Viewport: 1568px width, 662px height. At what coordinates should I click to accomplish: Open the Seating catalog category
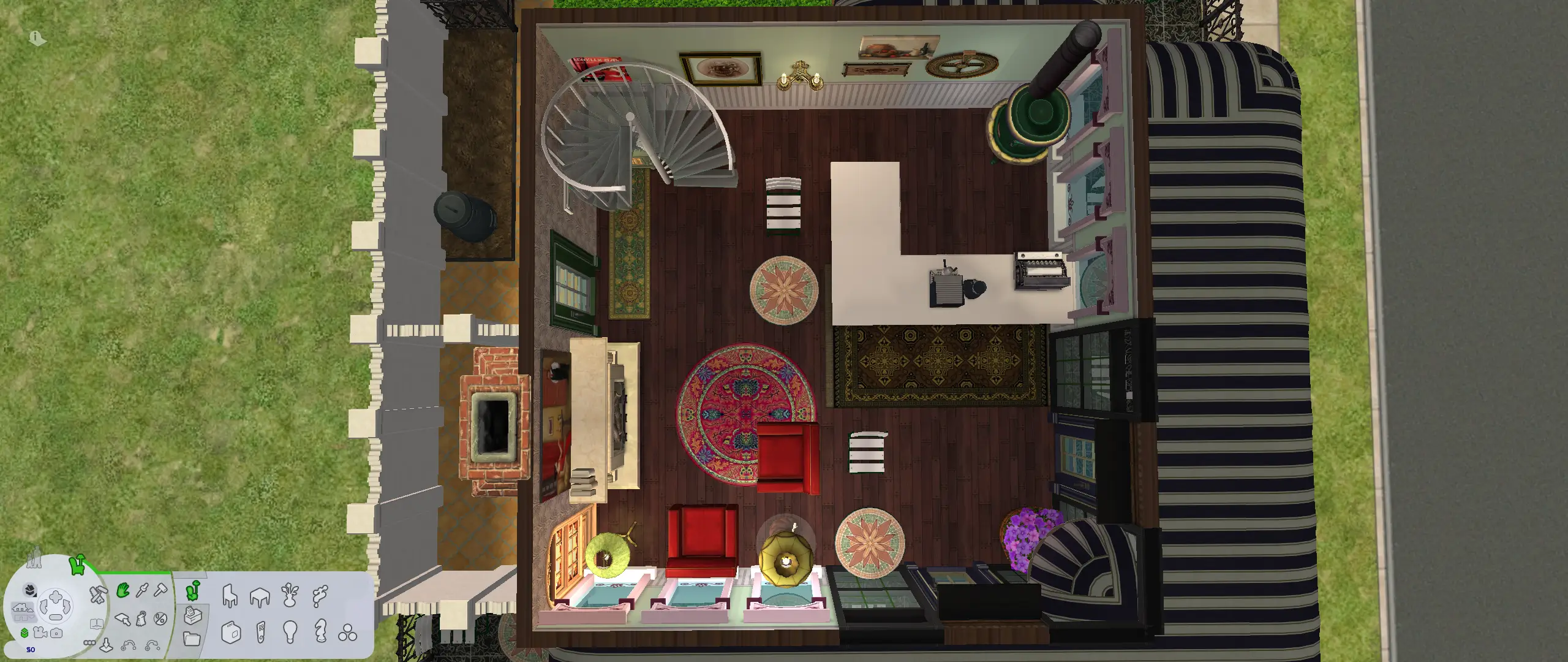point(229,596)
